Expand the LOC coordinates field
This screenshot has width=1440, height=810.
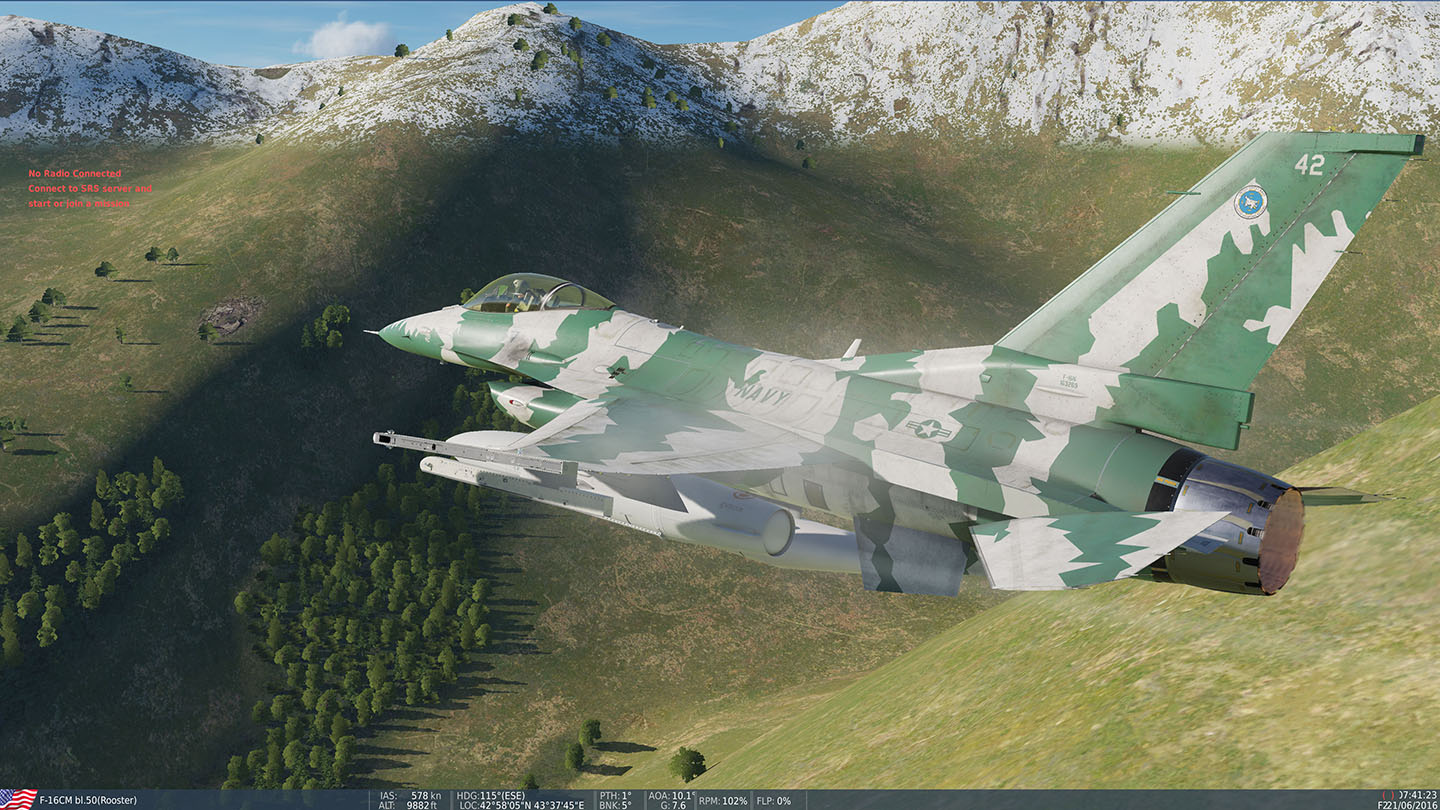pos(520,803)
